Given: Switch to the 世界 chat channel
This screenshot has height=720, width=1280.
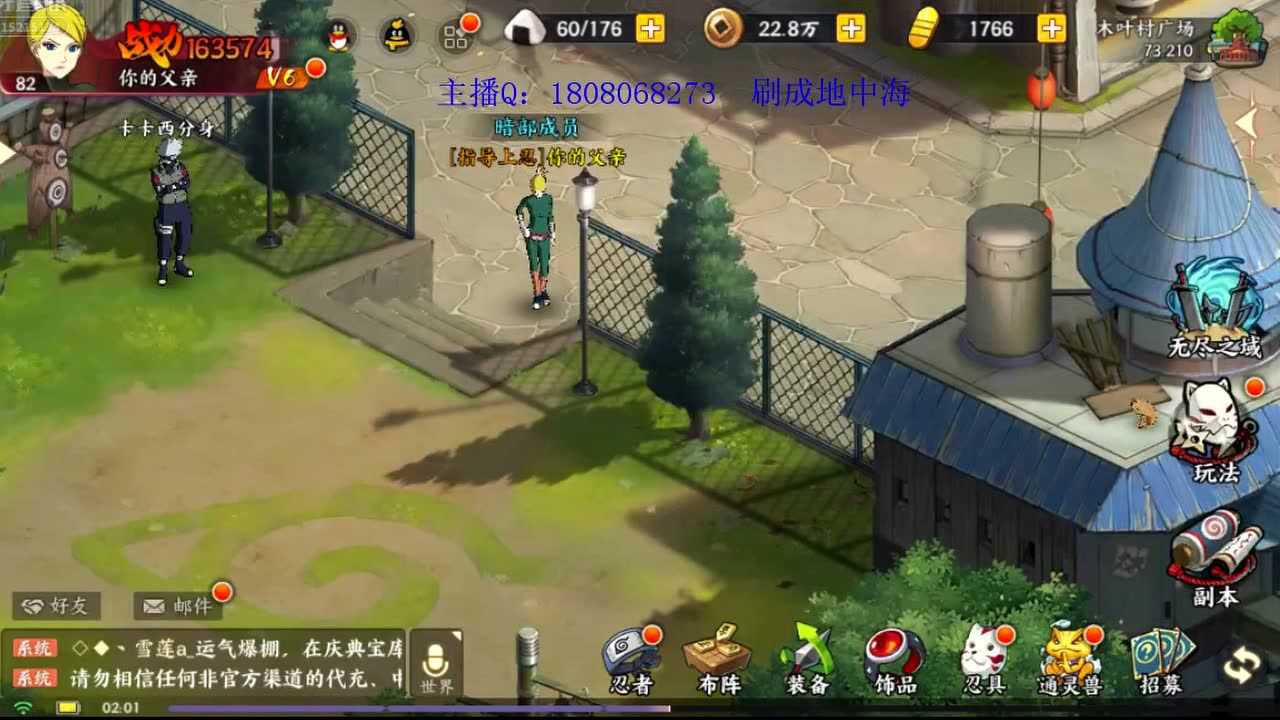Looking at the screenshot, I should [435, 685].
